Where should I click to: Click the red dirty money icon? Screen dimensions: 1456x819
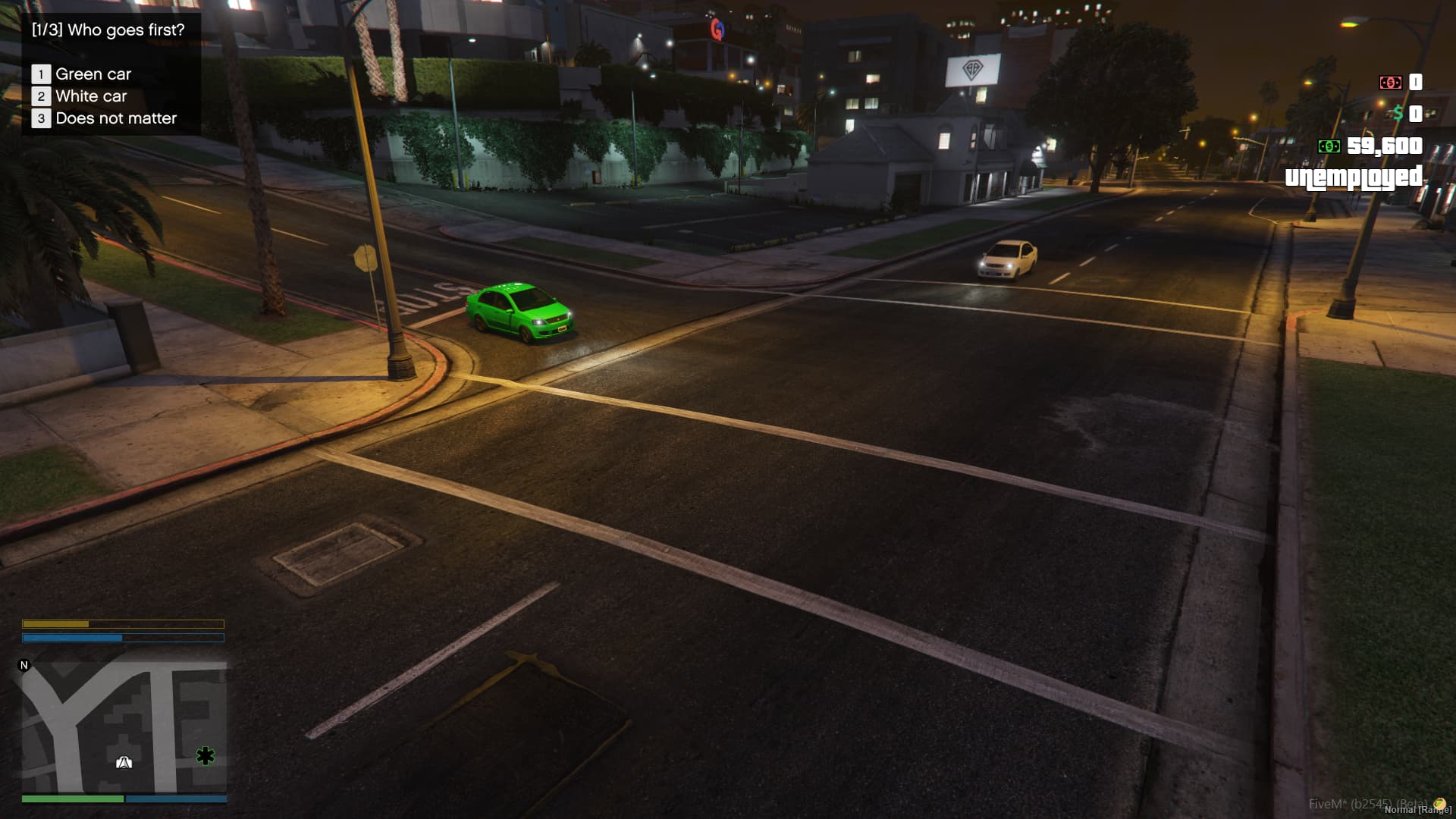[x=1391, y=83]
